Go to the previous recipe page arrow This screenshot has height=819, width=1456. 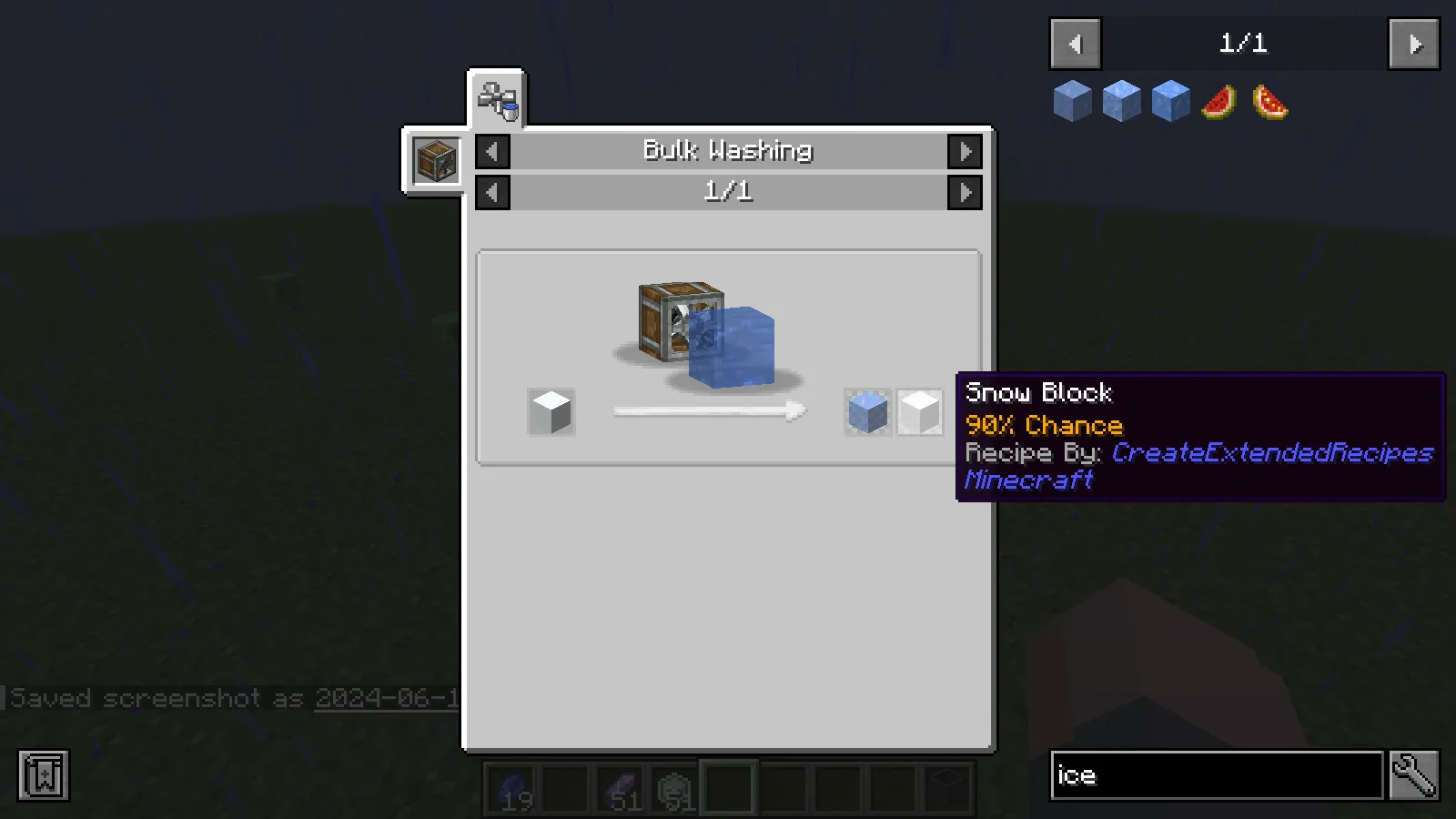tap(491, 192)
